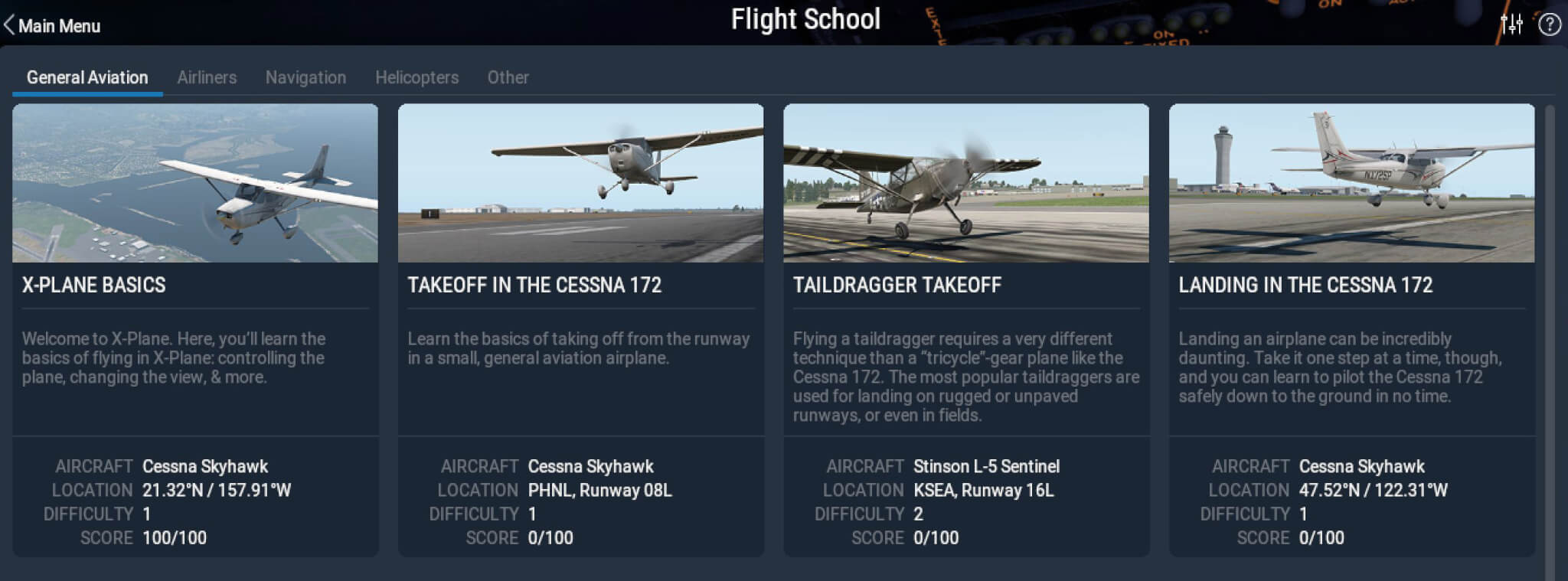Viewport: 1568px width, 581px height.
Task: Switch to the Other tab
Action: coord(508,77)
